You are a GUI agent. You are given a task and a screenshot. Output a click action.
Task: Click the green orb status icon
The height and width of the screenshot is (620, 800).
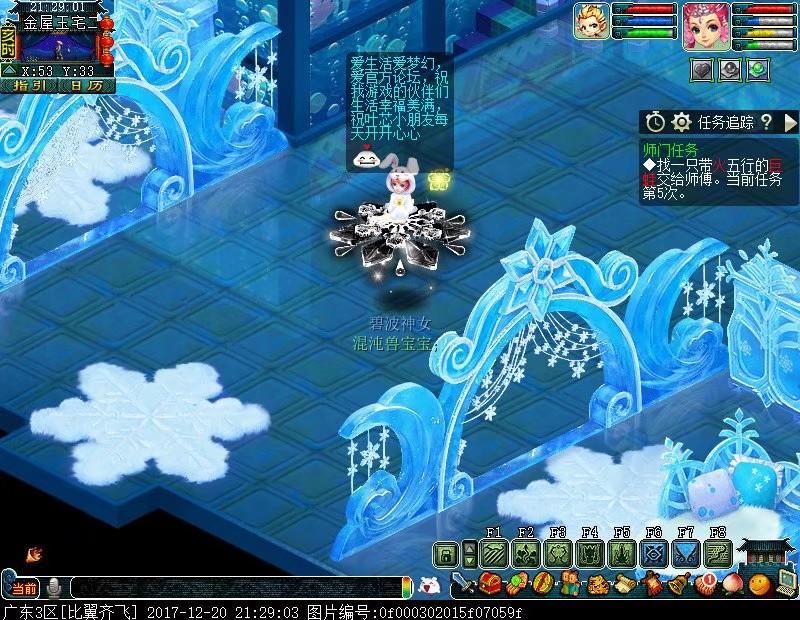(x=759, y=69)
